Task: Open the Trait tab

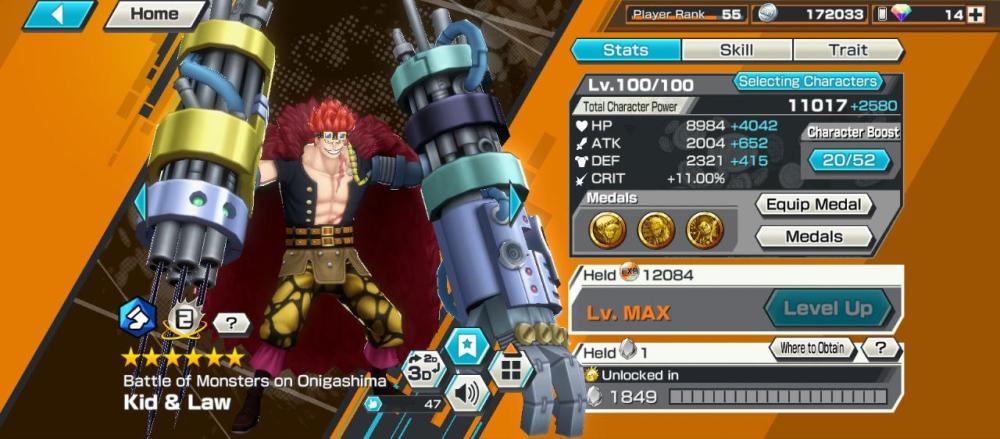Action: [847, 50]
